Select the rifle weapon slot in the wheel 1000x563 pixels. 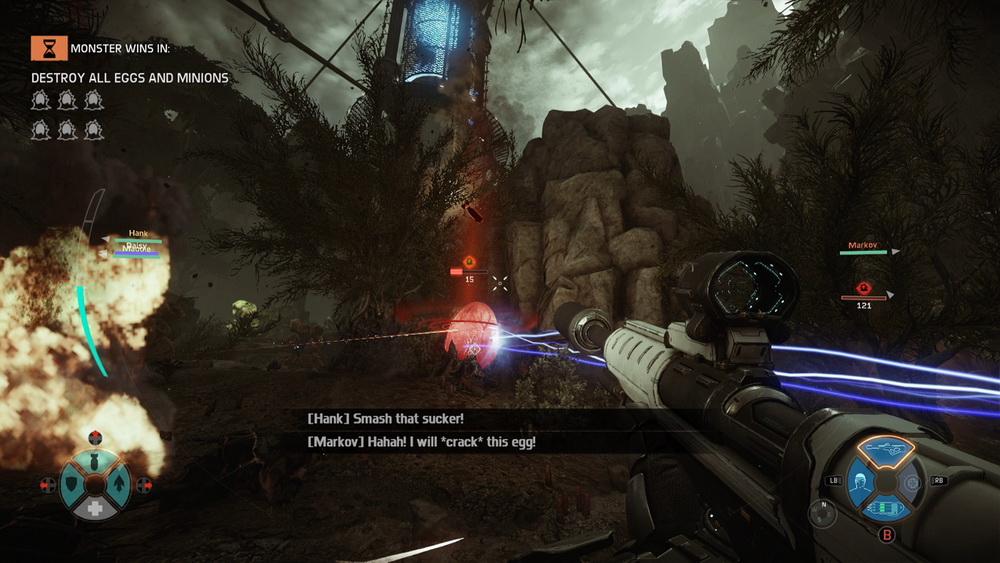point(884,449)
